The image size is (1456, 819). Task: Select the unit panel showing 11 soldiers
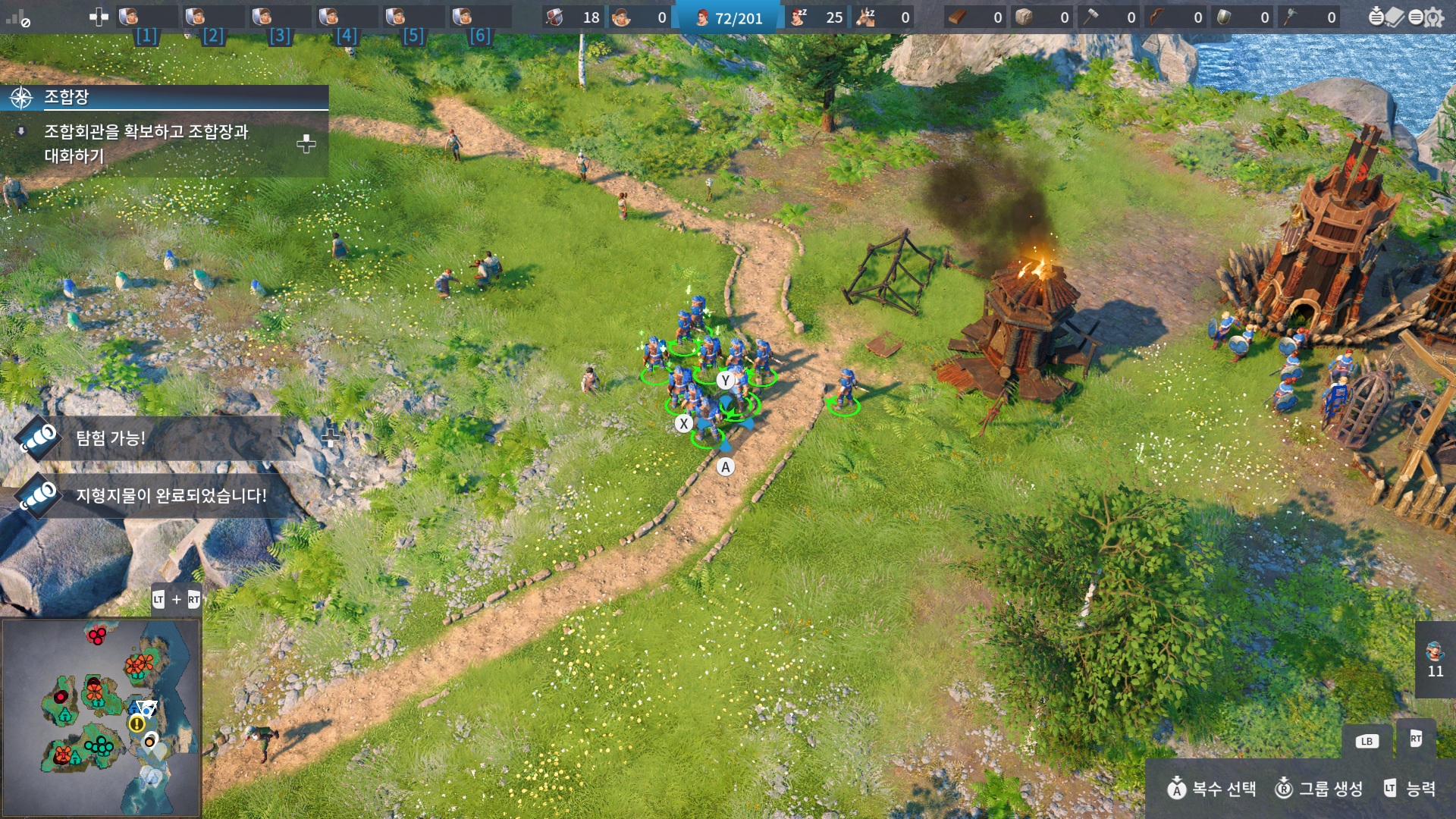tap(1435, 658)
